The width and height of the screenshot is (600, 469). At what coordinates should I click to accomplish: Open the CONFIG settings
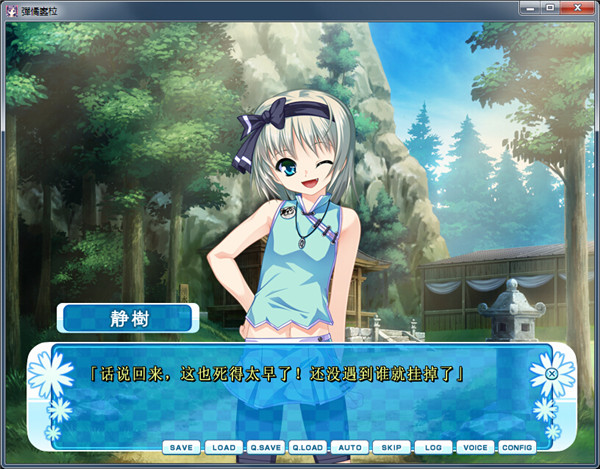pyautogui.click(x=517, y=447)
